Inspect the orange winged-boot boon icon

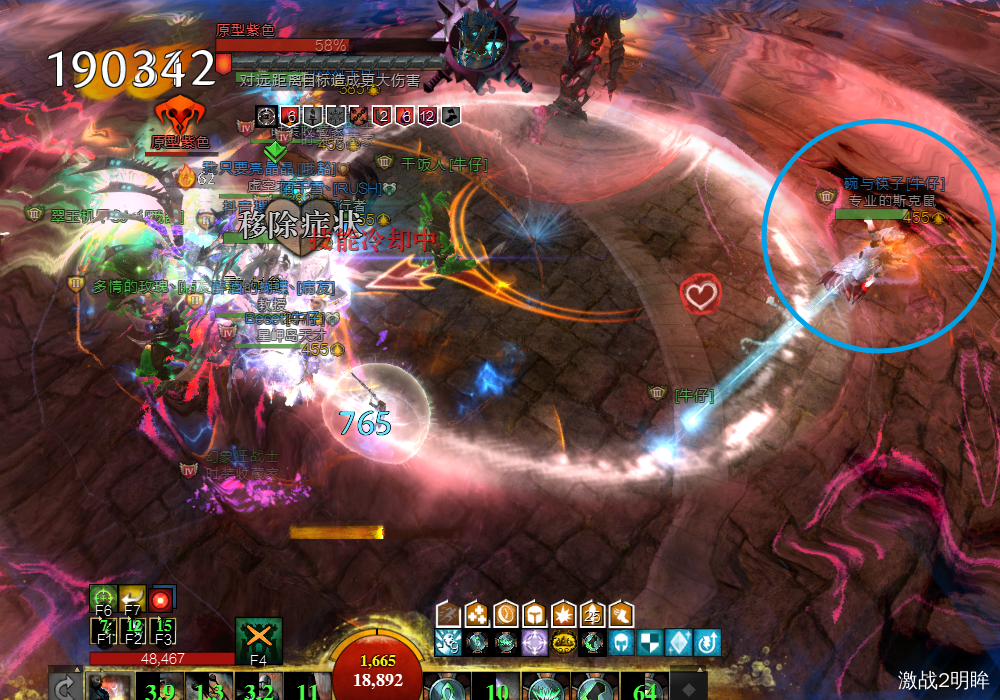622,612
